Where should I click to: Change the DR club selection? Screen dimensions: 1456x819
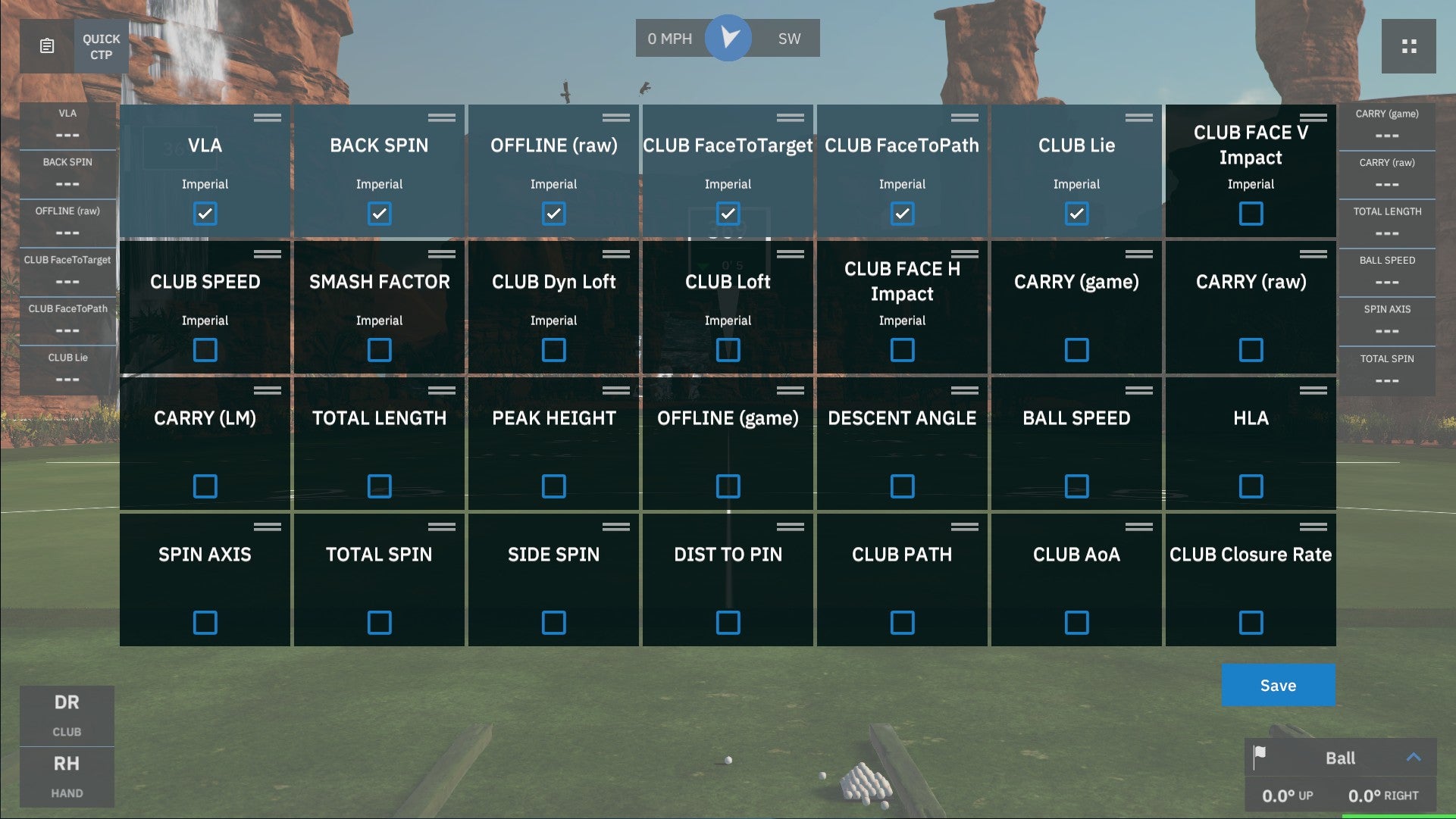[67, 715]
